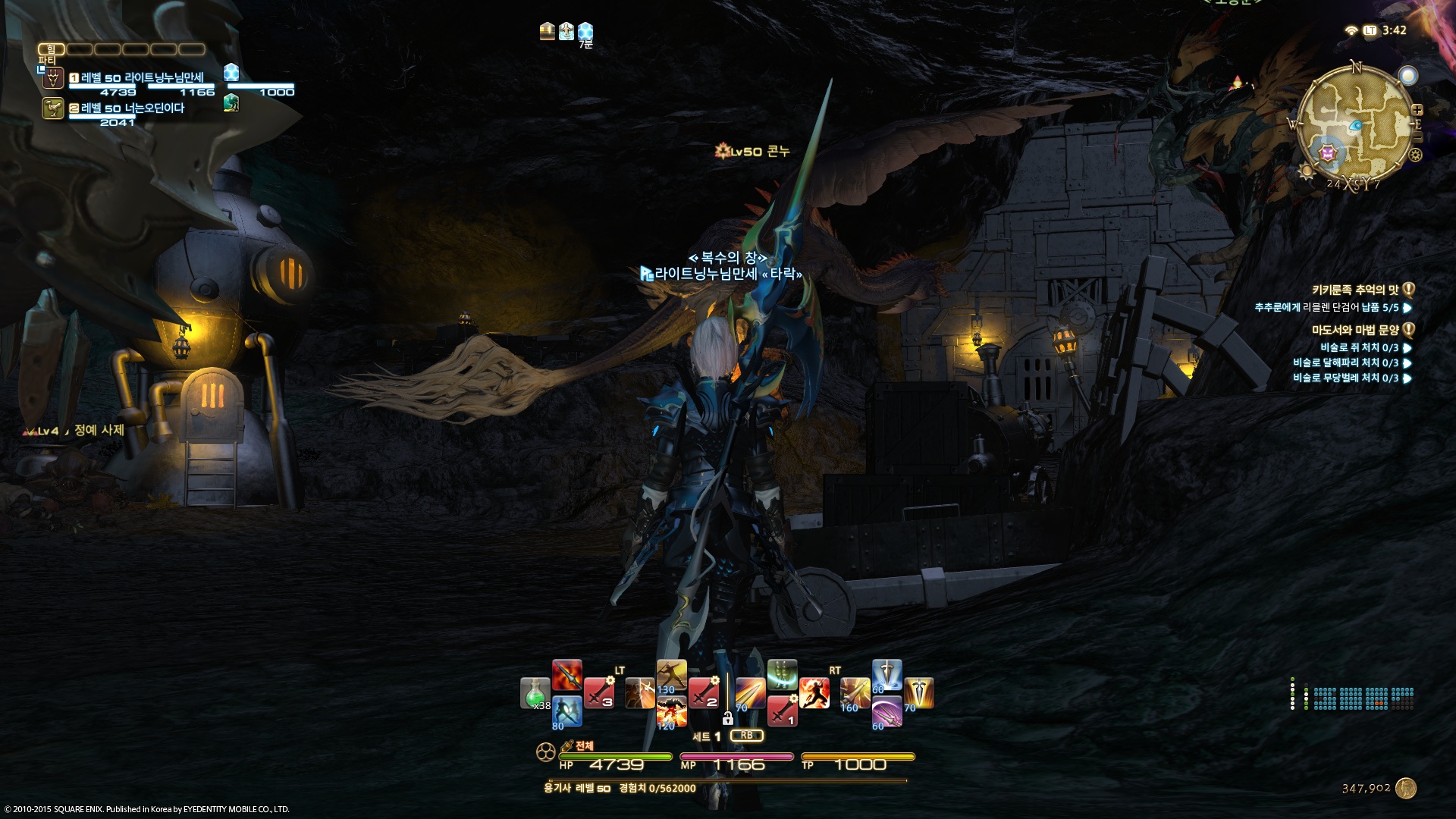This screenshot has width=1456, height=819.
Task: Activate the spear-throw ability costing 130
Action: [671, 675]
